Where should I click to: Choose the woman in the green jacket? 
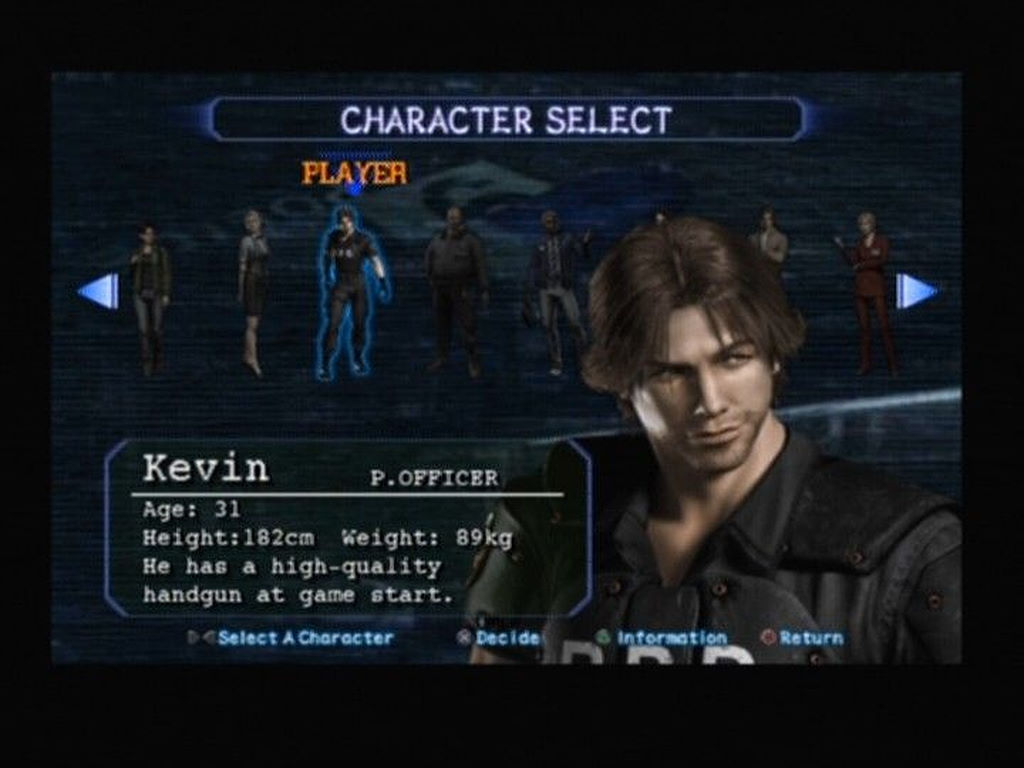click(150, 298)
